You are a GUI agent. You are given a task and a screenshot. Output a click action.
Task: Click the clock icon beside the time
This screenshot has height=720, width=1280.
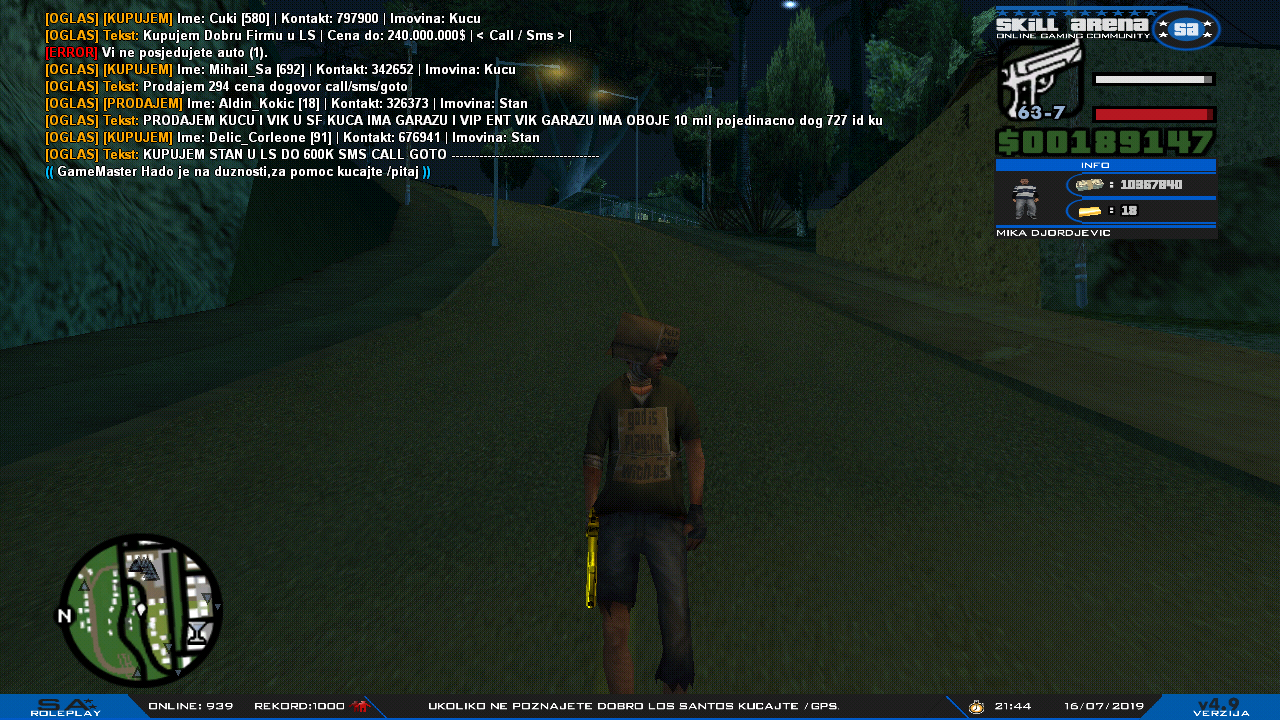pyautogui.click(x=976, y=707)
